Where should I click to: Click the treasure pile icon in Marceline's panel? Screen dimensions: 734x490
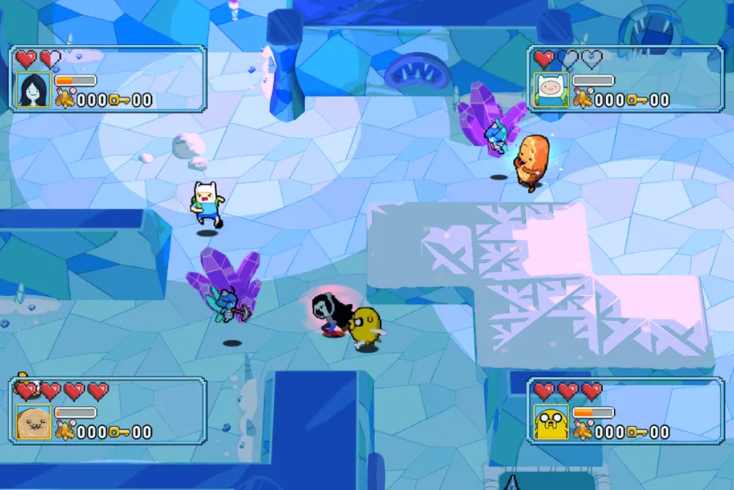(64, 100)
